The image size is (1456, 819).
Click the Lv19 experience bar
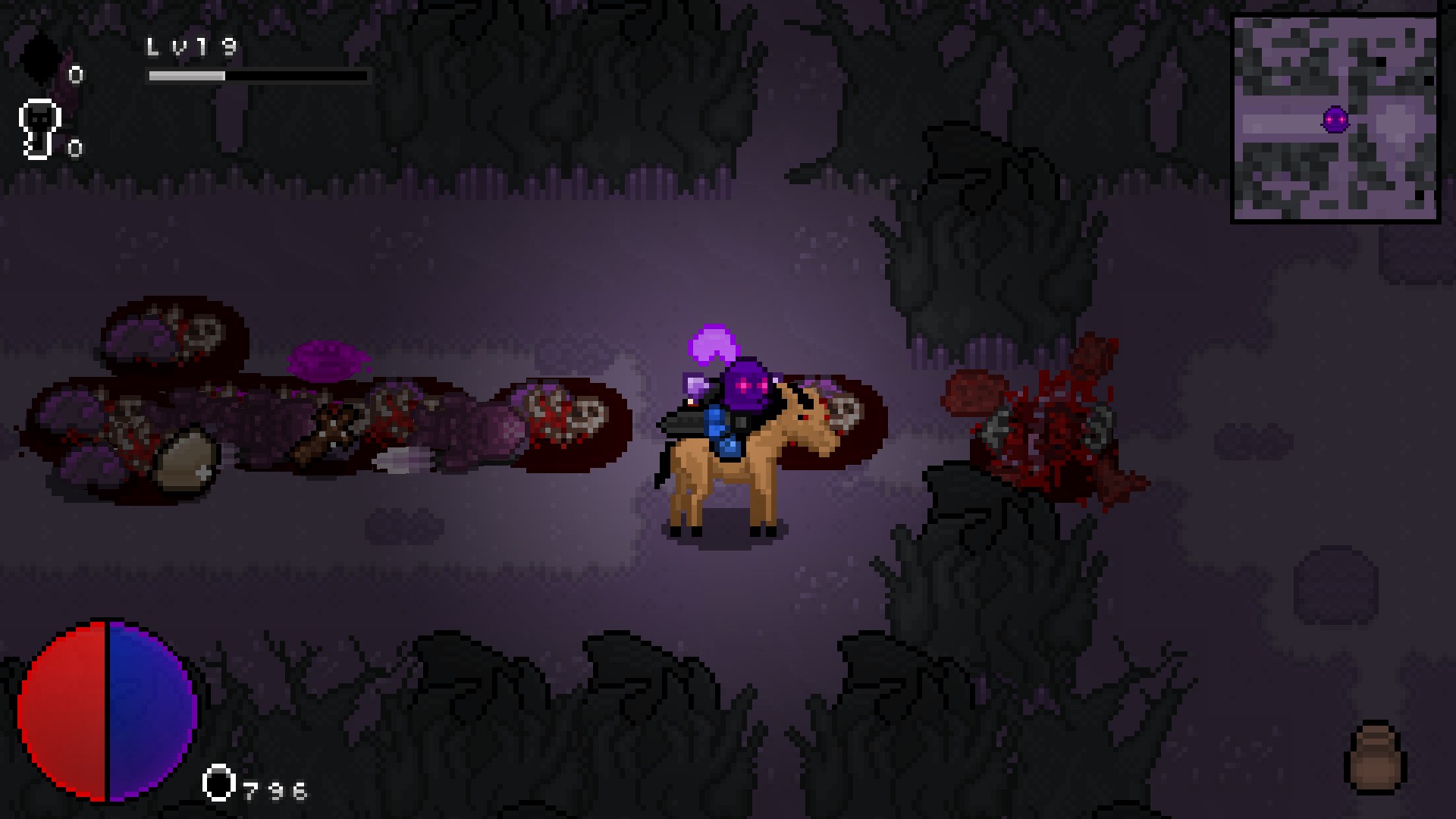point(258,76)
